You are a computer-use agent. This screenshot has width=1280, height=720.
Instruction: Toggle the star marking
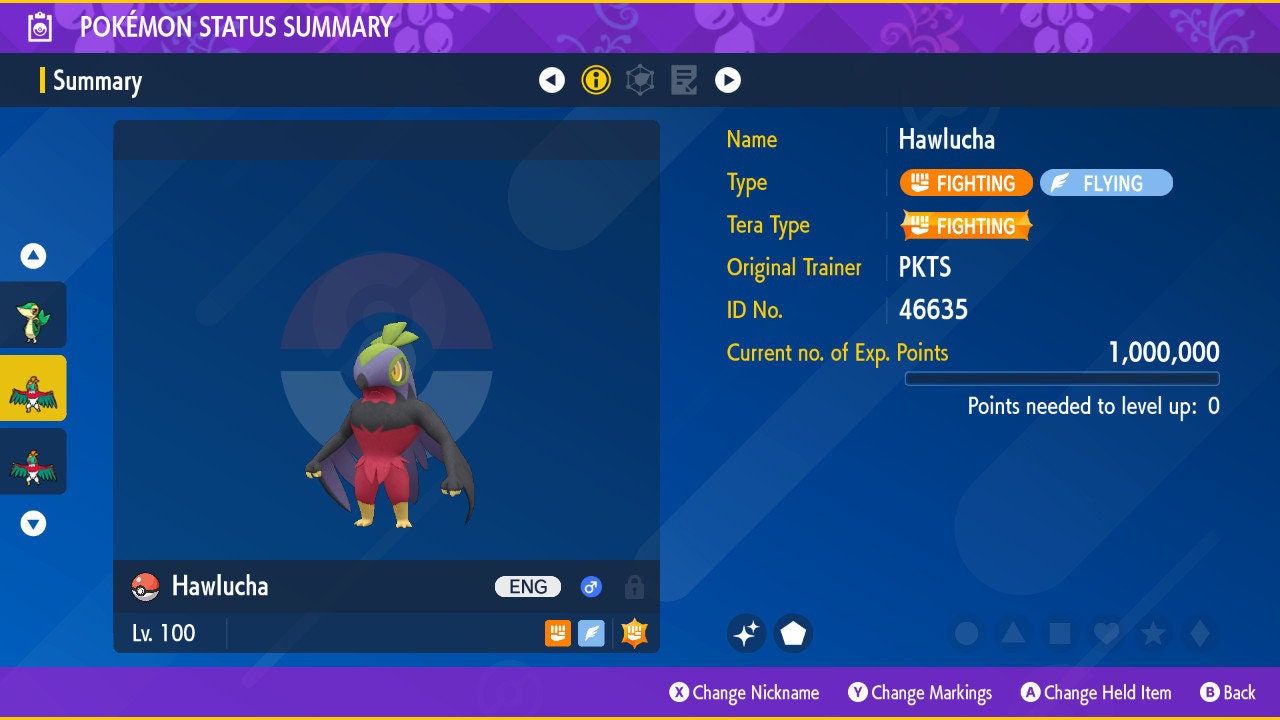point(1153,633)
